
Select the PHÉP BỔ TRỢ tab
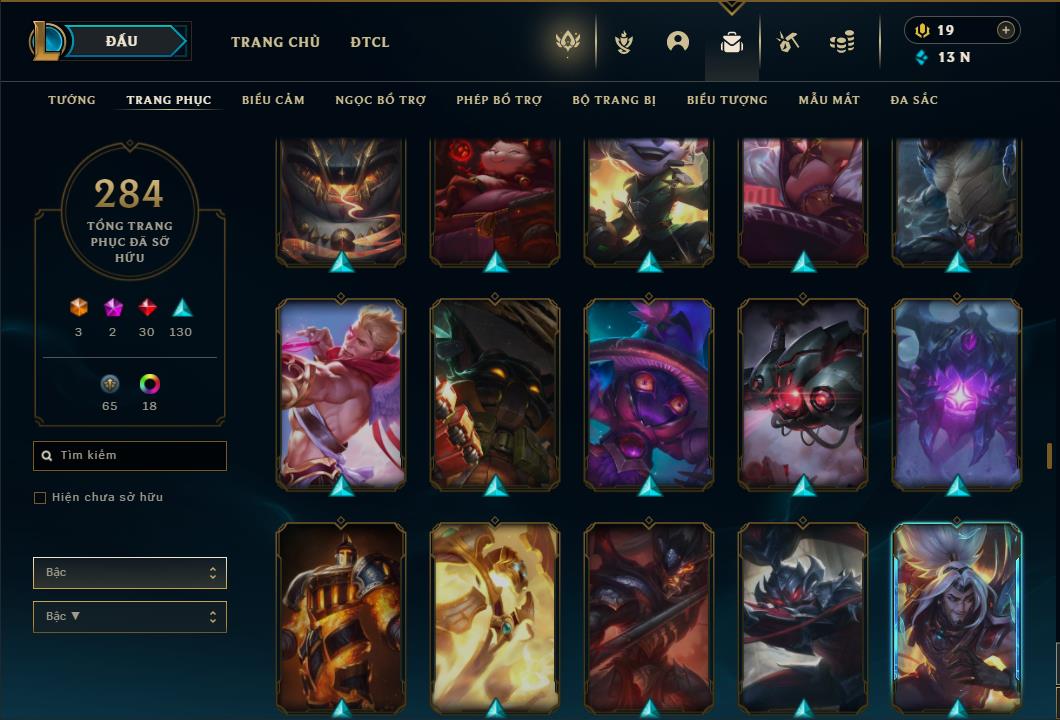499,100
